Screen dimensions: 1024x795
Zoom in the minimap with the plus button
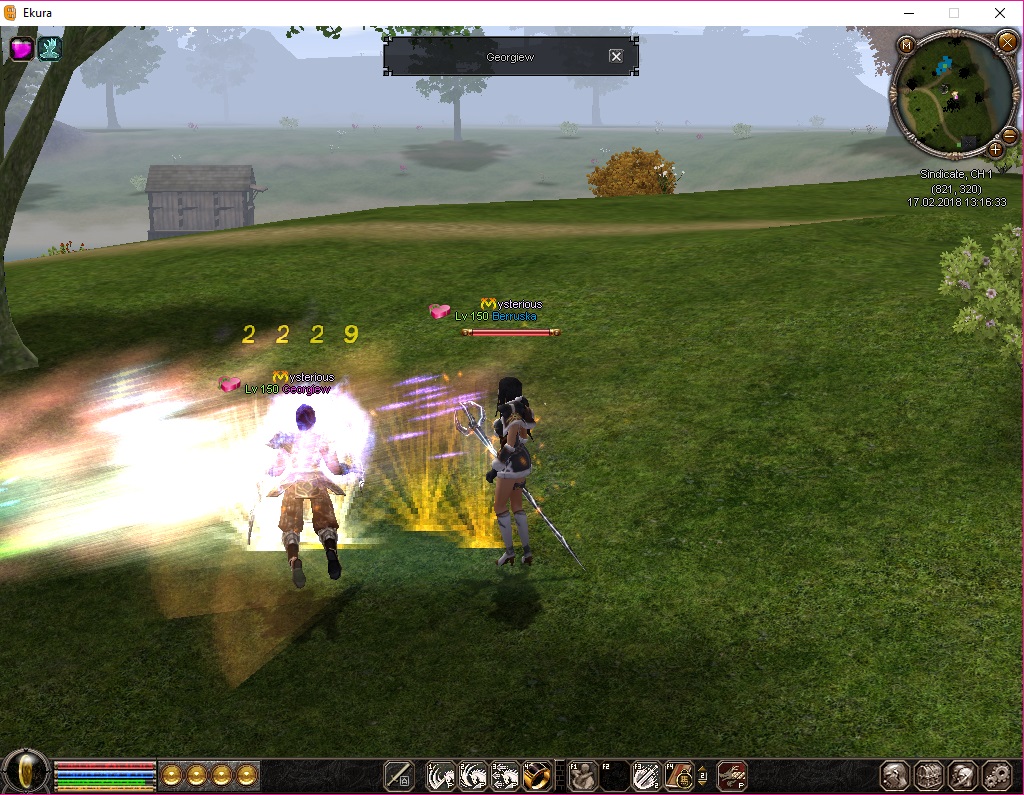point(996,150)
